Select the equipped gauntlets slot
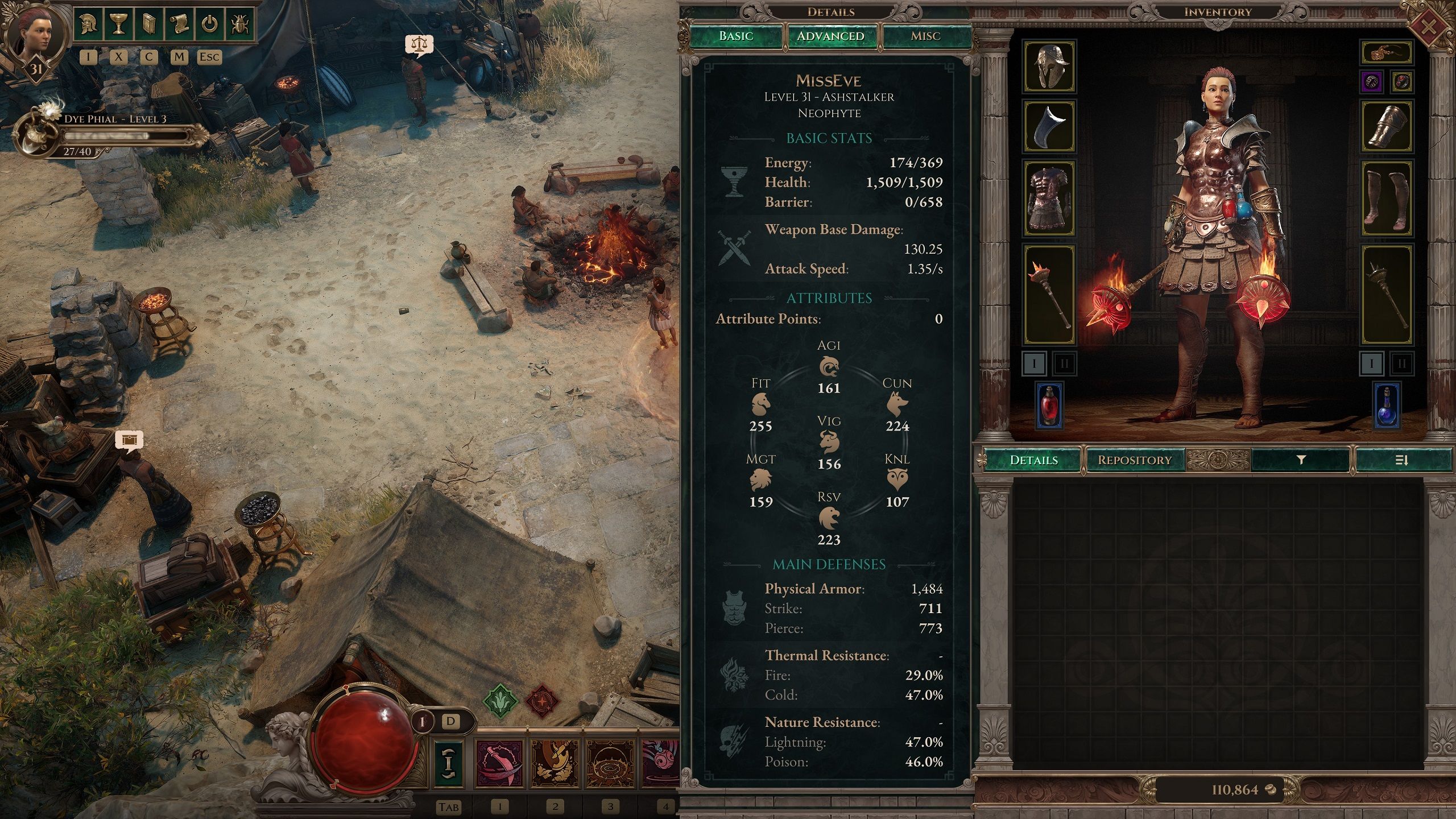 [1387, 126]
